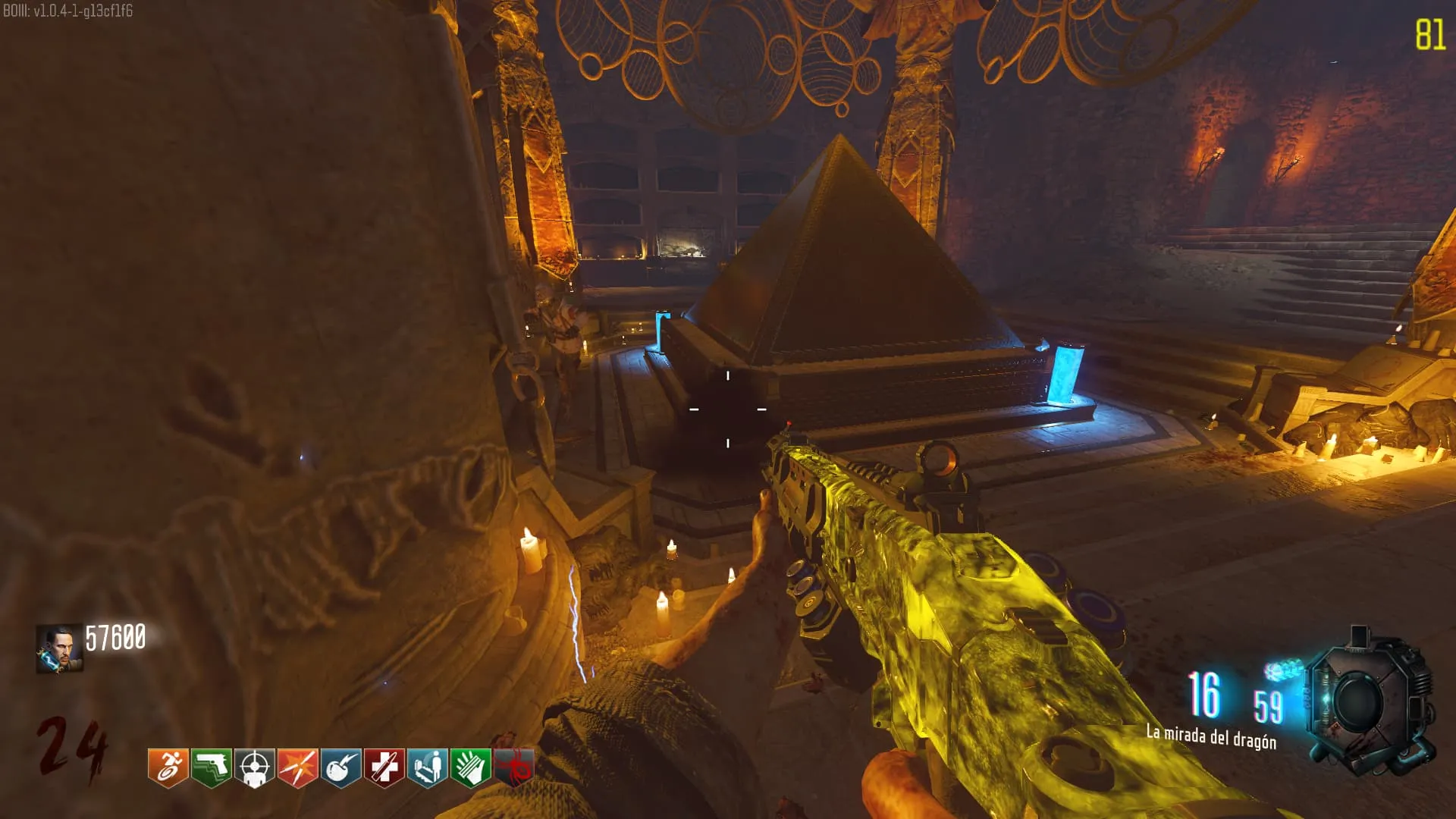
Task: Click the Electric Cherry perk icon
Action: [340, 767]
